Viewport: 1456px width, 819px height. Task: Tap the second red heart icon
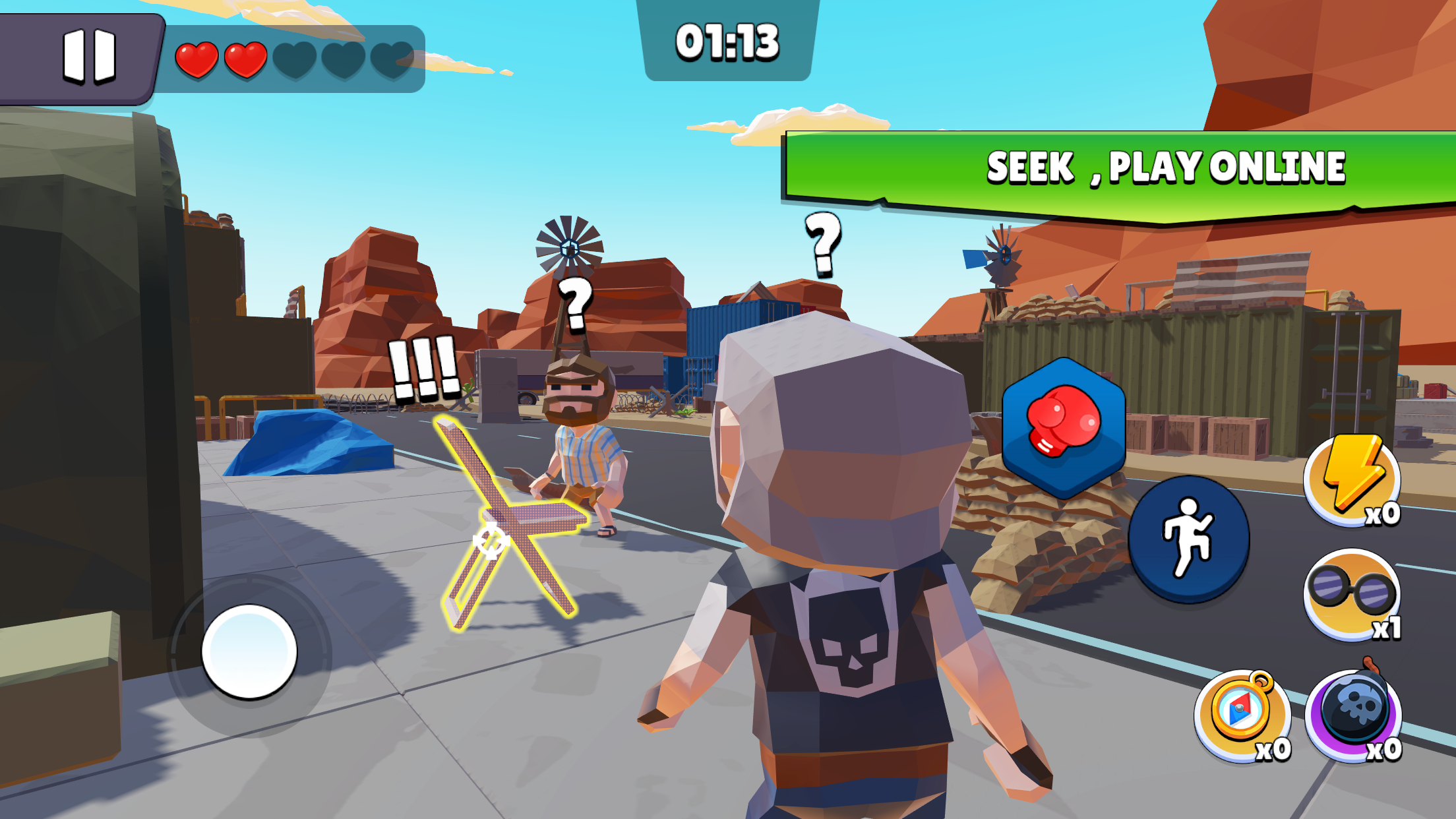point(245,59)
